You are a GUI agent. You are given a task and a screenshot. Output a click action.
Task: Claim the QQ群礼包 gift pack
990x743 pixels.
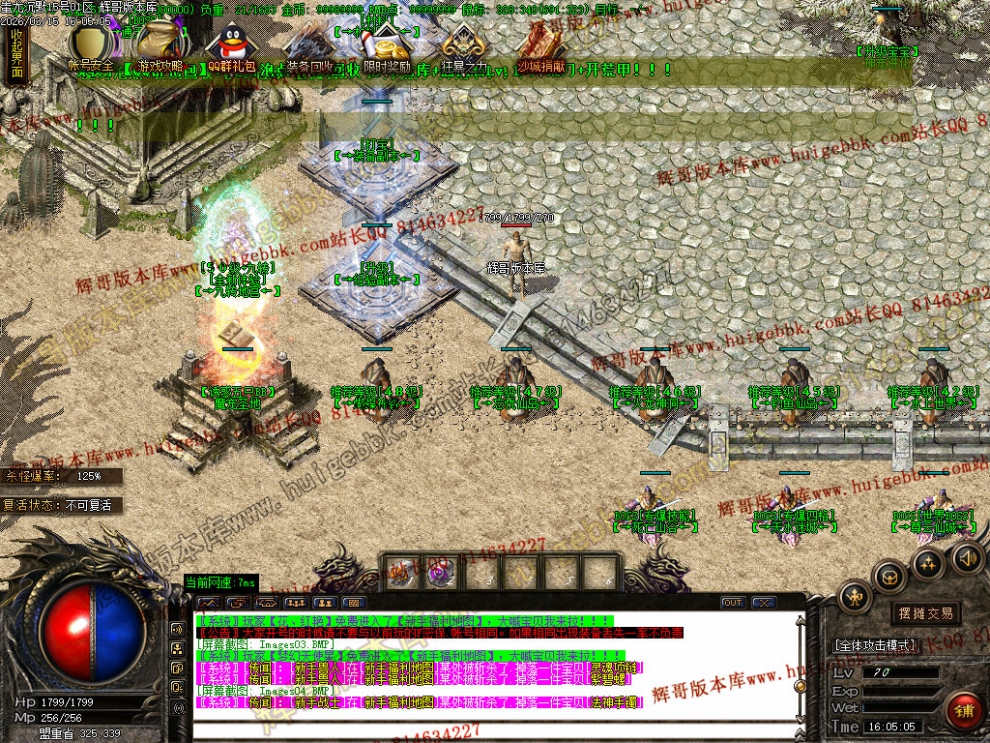coord(229,47)
